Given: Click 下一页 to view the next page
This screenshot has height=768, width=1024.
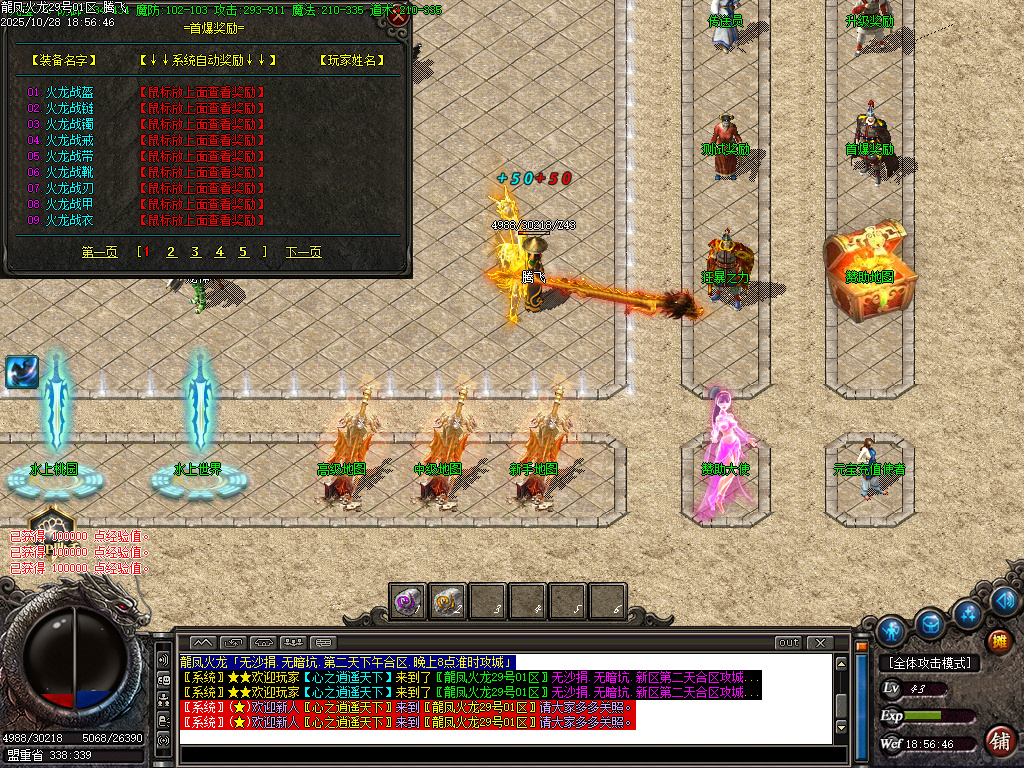Looking at the screenshot, I should [304, 252].
